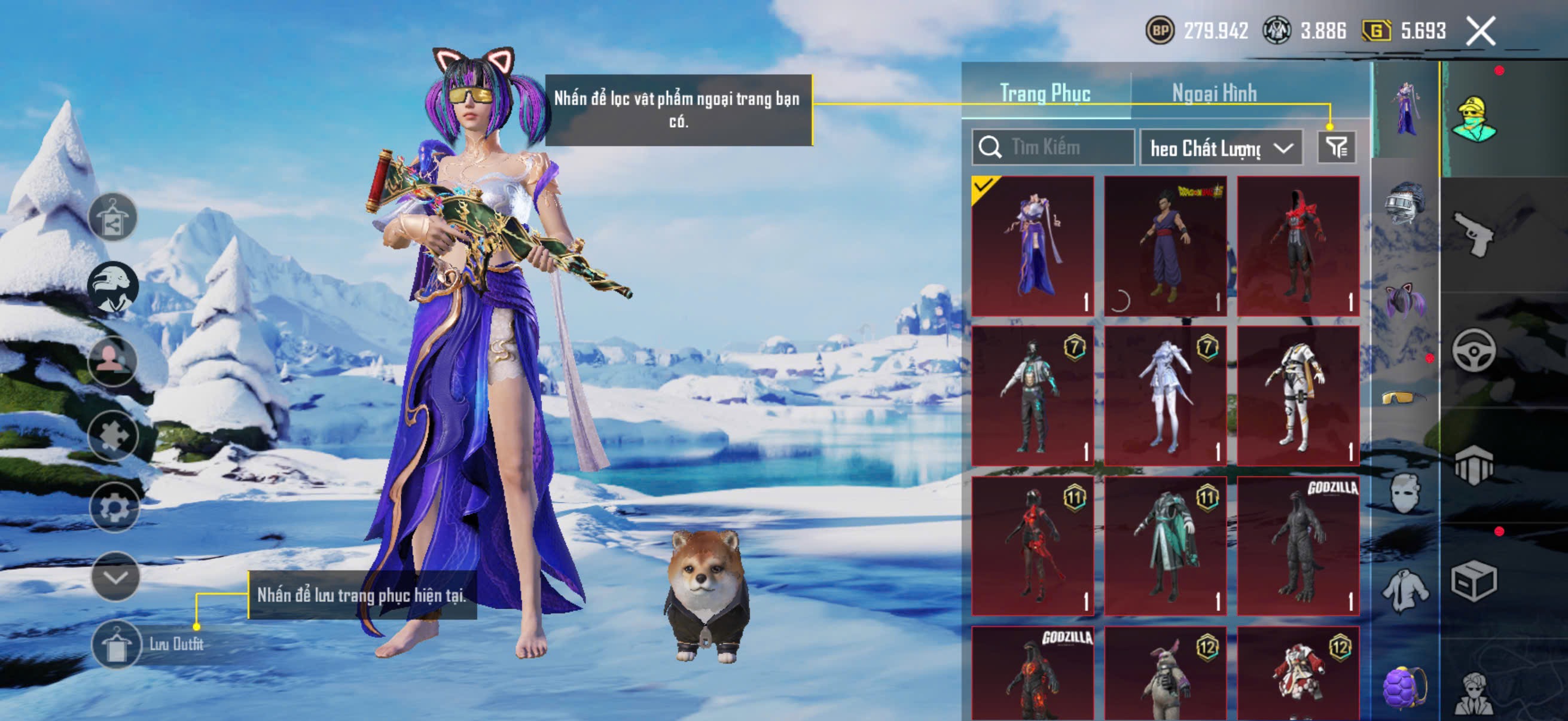Open the pistol weapons category

click(x=1473, y=234)
